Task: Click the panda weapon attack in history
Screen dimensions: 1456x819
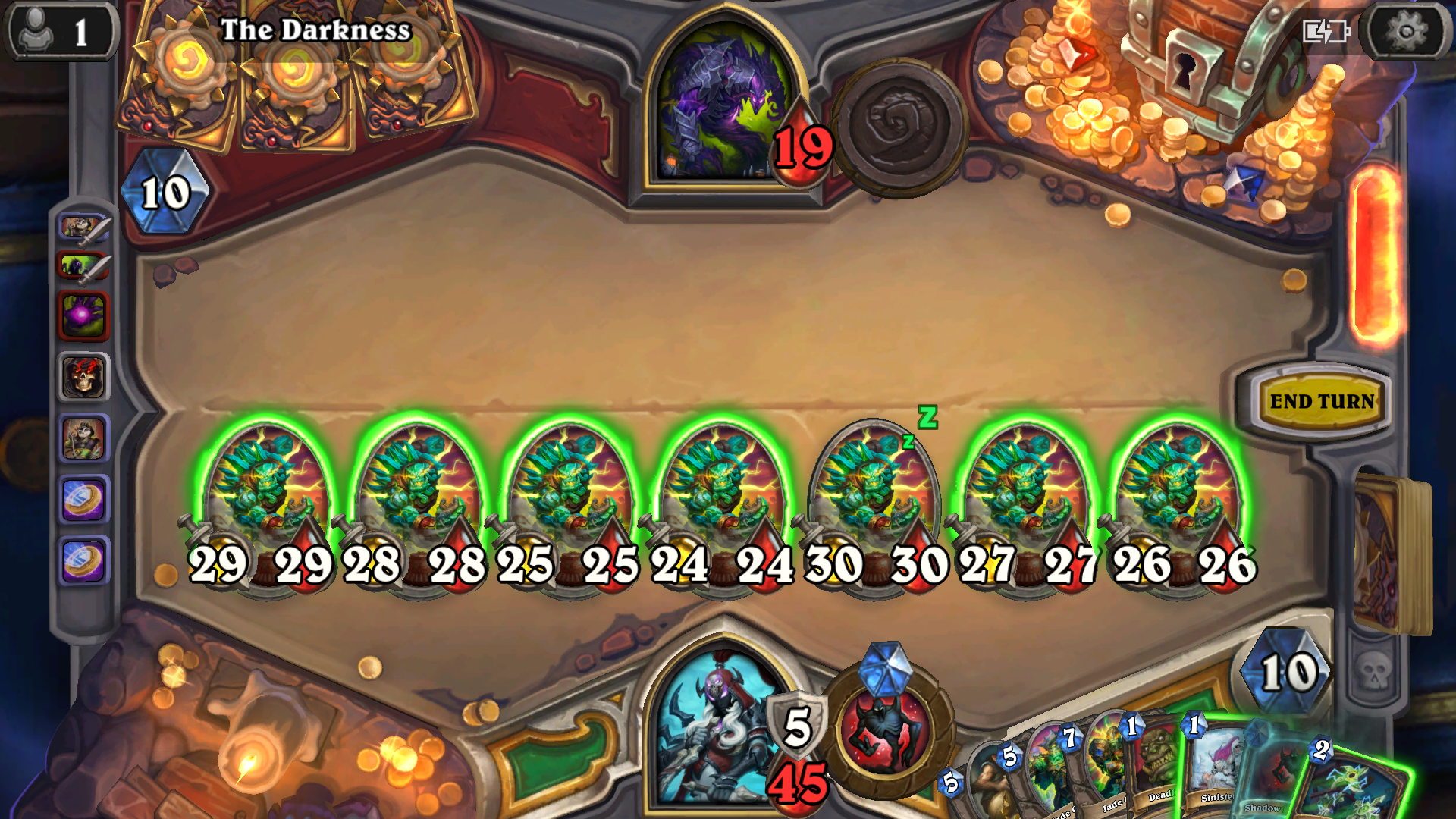Action: click(x=83, y=227)
